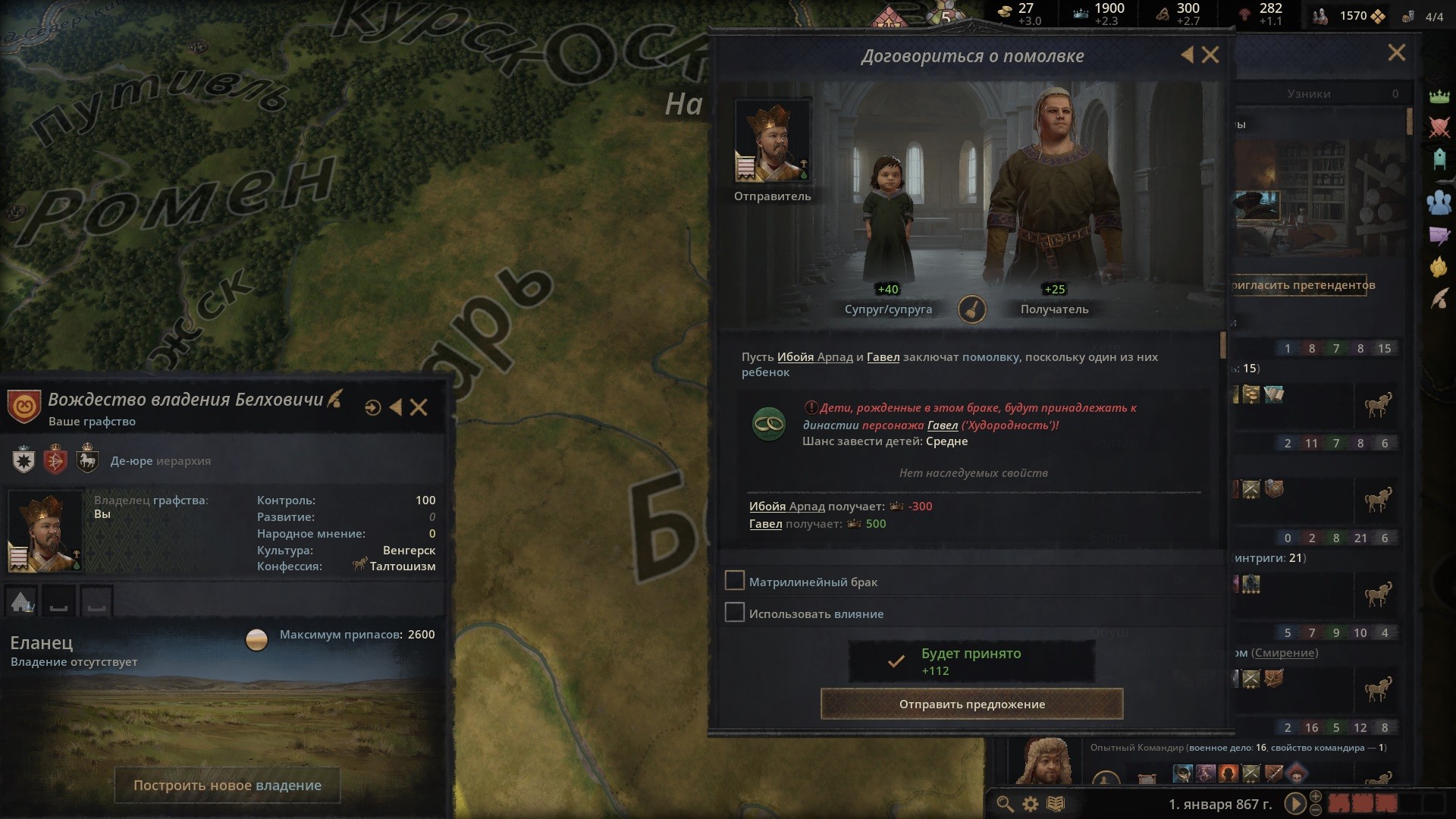Select the white horse de jure coat of arms
The height and width of the screenshot is (819, 1456).
88,460
